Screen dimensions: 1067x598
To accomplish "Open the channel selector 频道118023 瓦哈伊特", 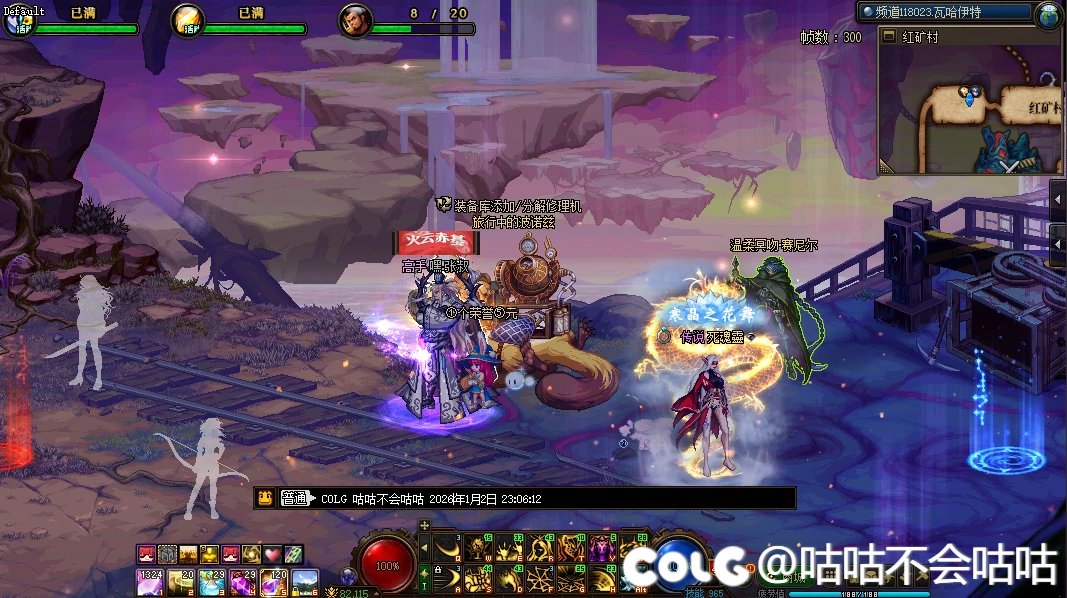I will 944,12.
